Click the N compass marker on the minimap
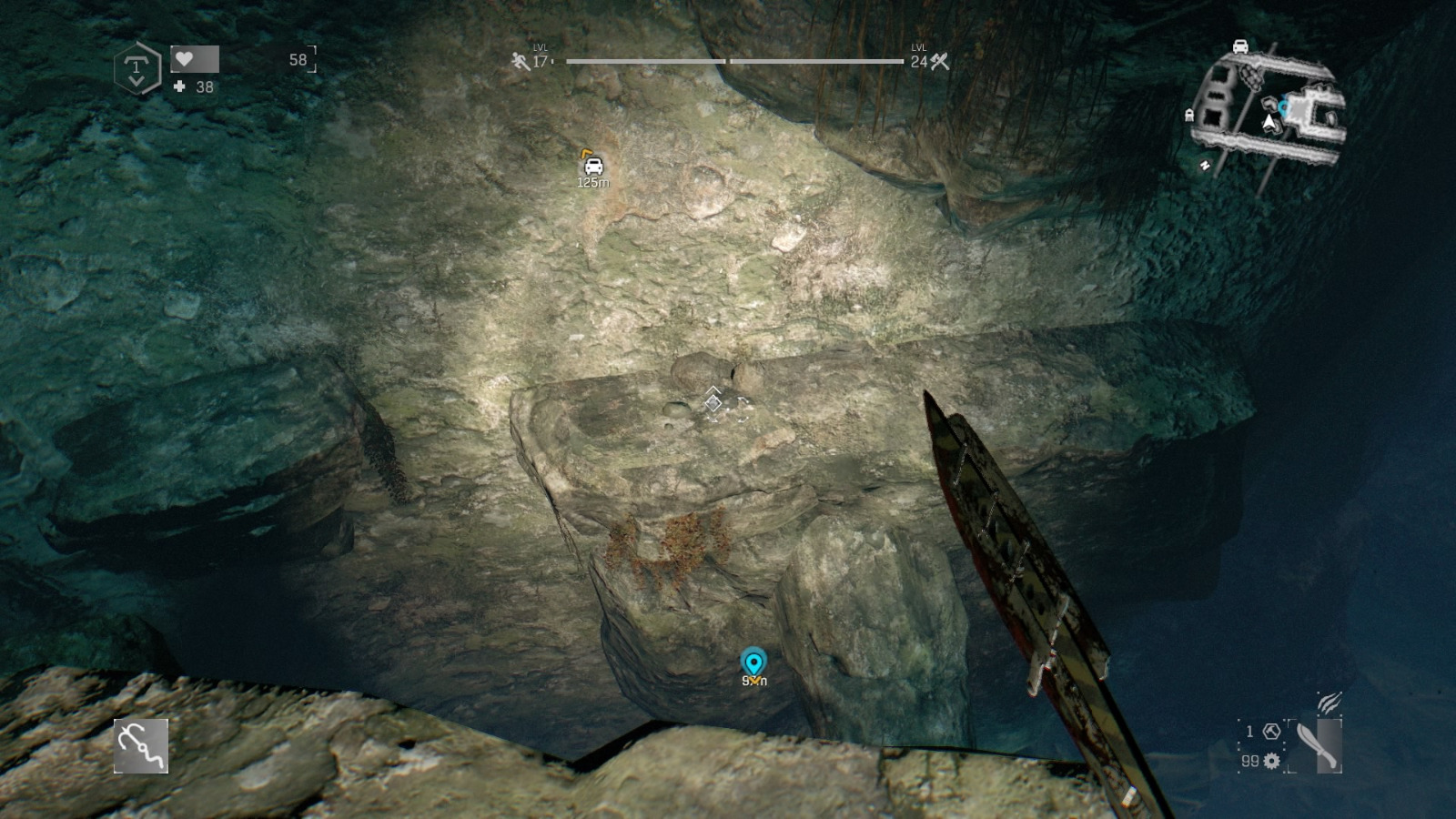The width and height of the screenshot is (1456, 819). (x=1206, y=164)
